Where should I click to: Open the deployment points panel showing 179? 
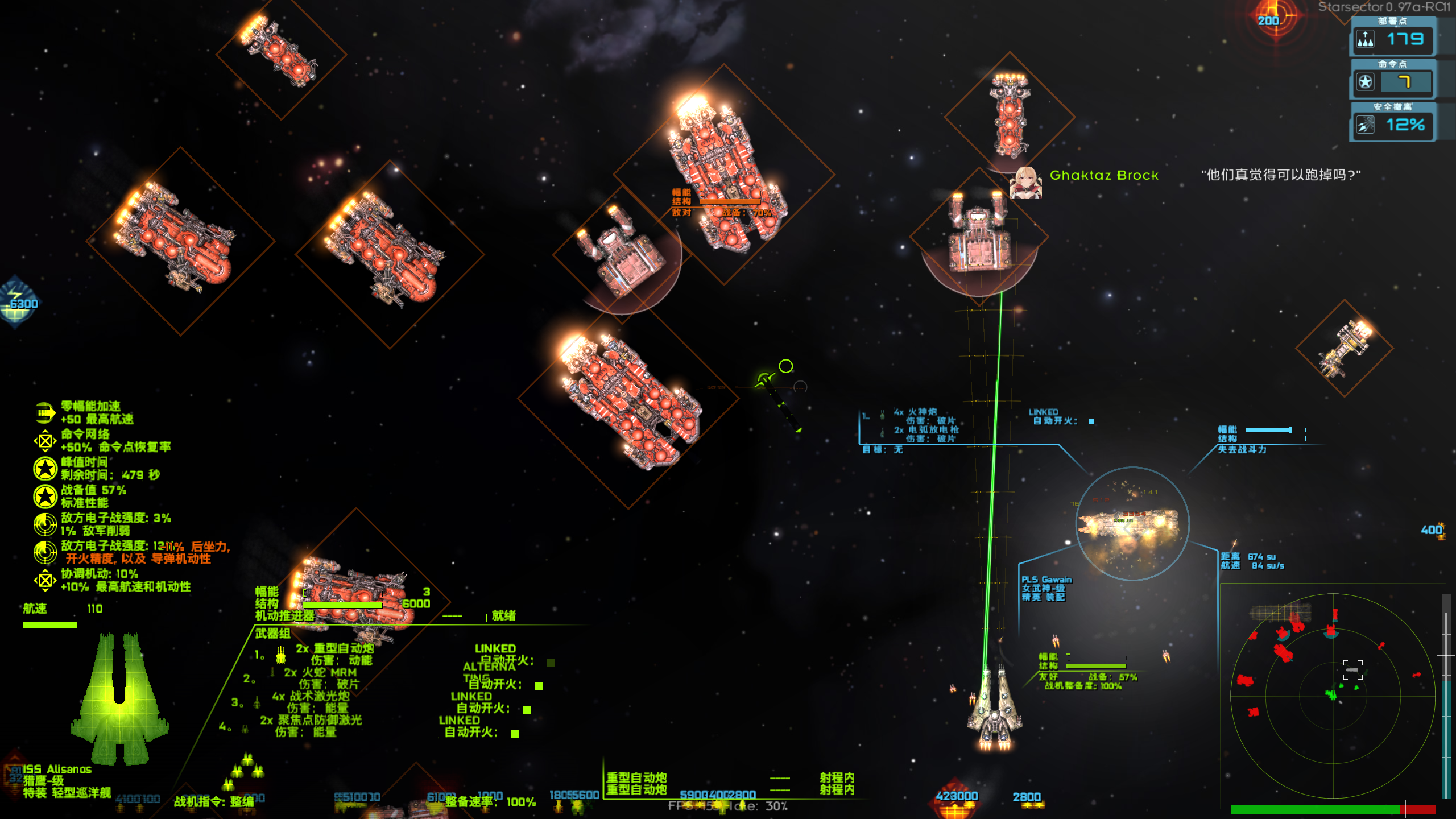pos(1392,39)
